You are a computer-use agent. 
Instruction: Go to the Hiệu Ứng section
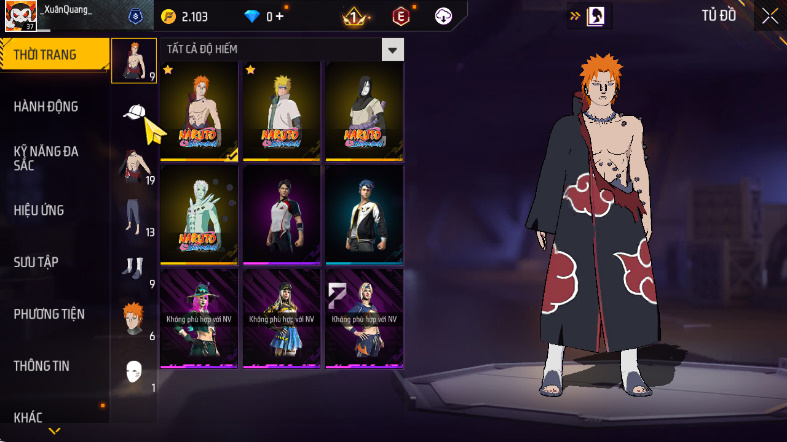point(42,210)
